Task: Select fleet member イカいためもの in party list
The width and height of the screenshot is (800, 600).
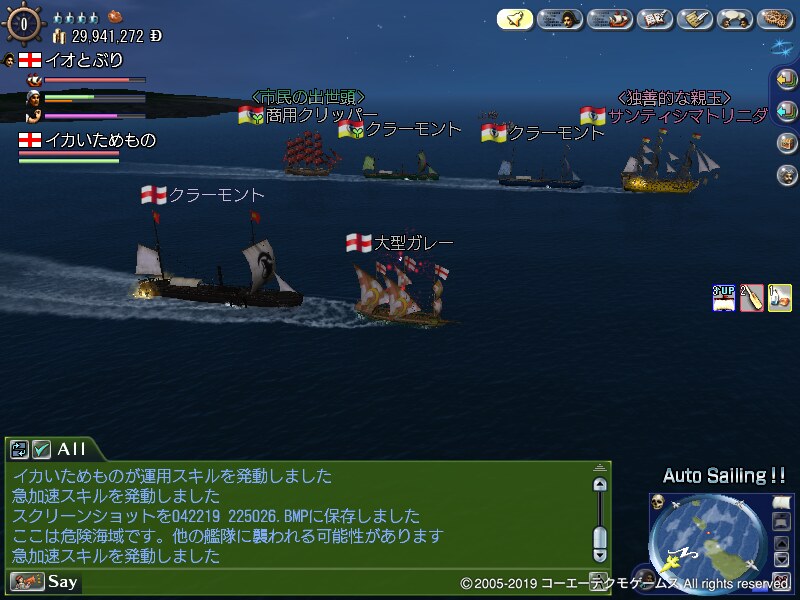Action: (87, 141)
